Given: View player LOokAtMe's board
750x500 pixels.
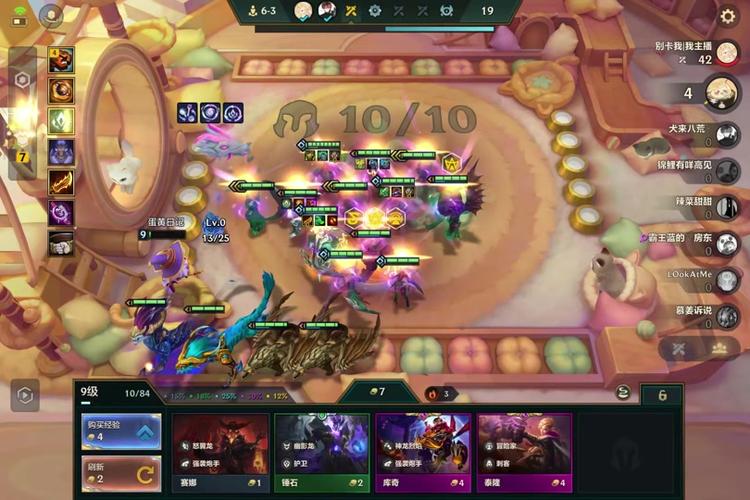Looking at the screenshot, I should click(x=728, y=280).
